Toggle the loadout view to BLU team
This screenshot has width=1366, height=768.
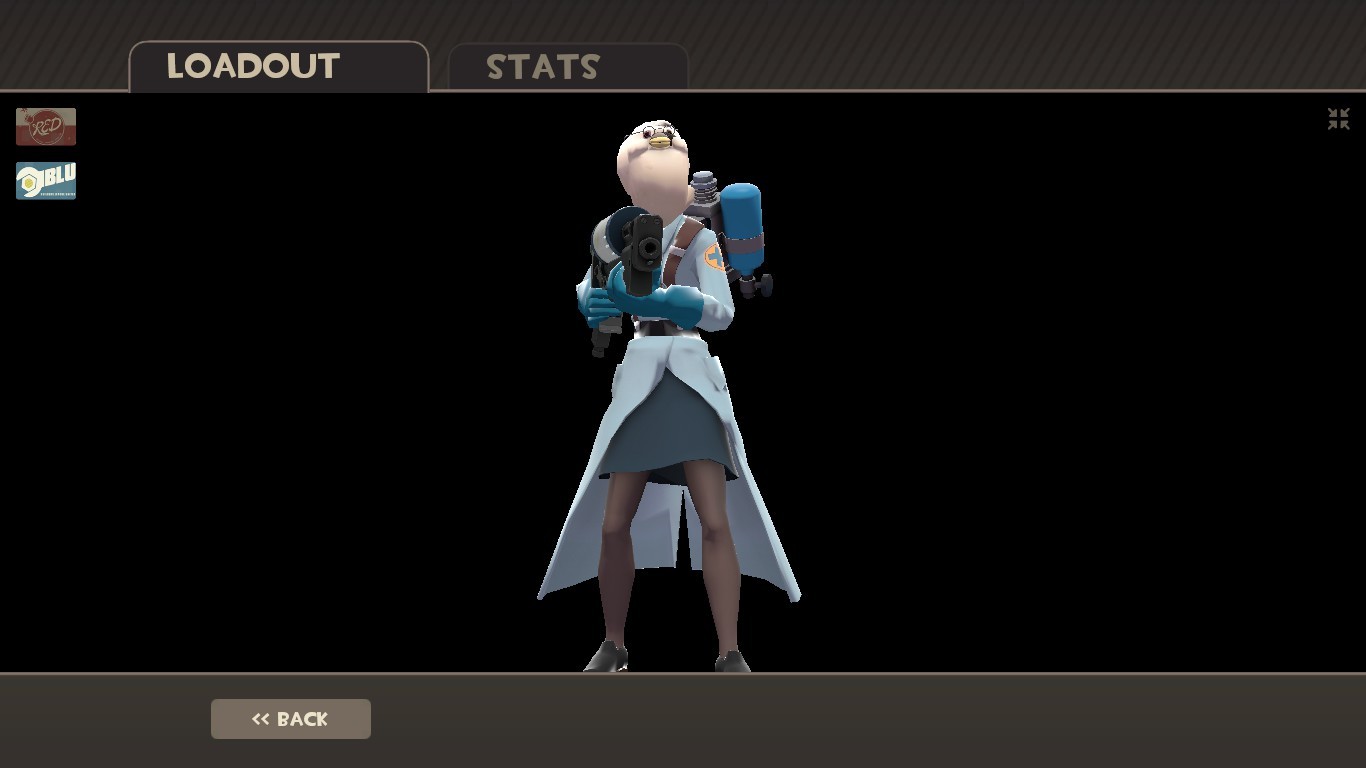(x=45, y=180)
